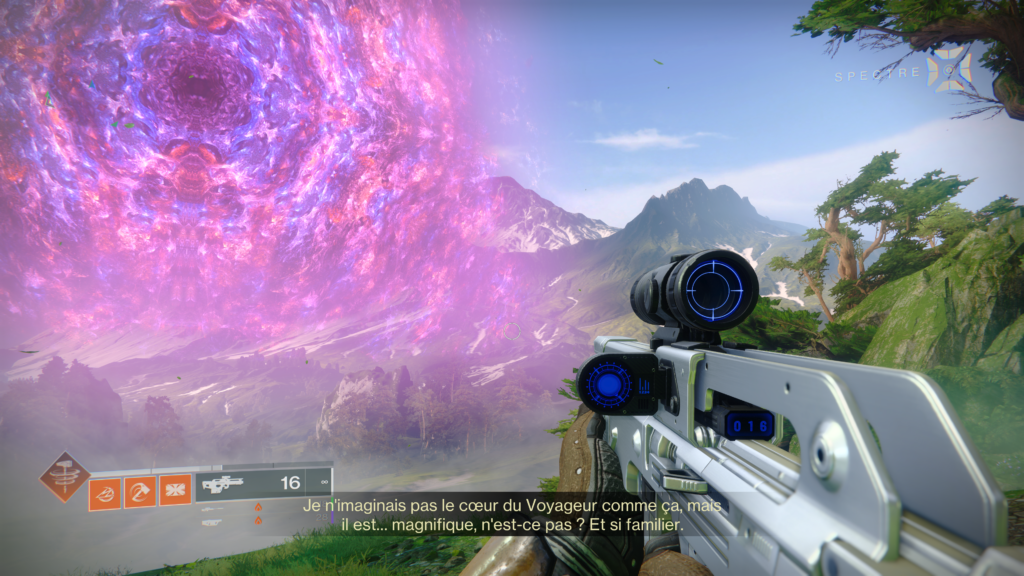Activate the barricade class ability icon
Screen dimensions: 1024x576
175,492
